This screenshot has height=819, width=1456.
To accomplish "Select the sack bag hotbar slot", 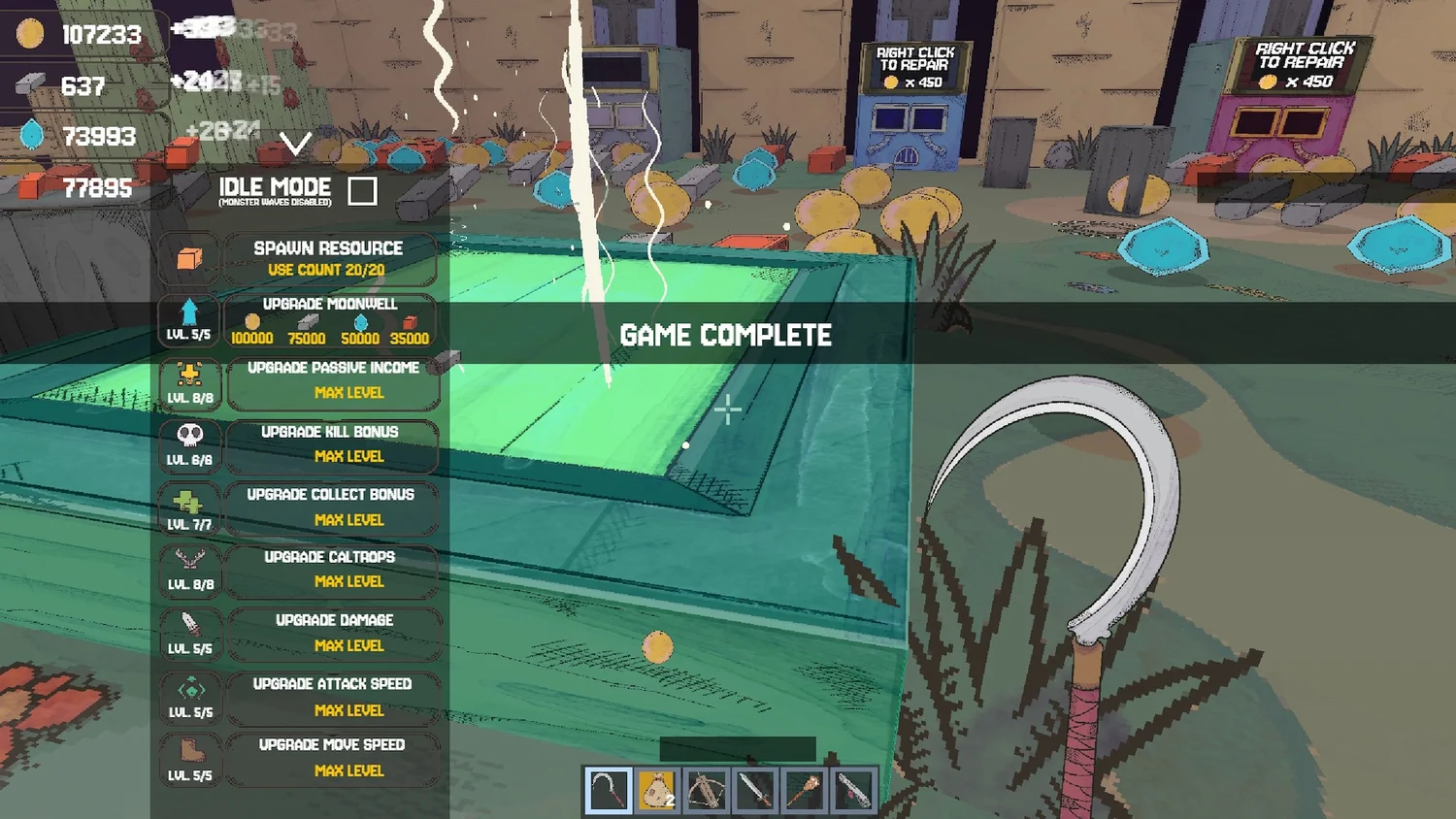I will point(657,791).
